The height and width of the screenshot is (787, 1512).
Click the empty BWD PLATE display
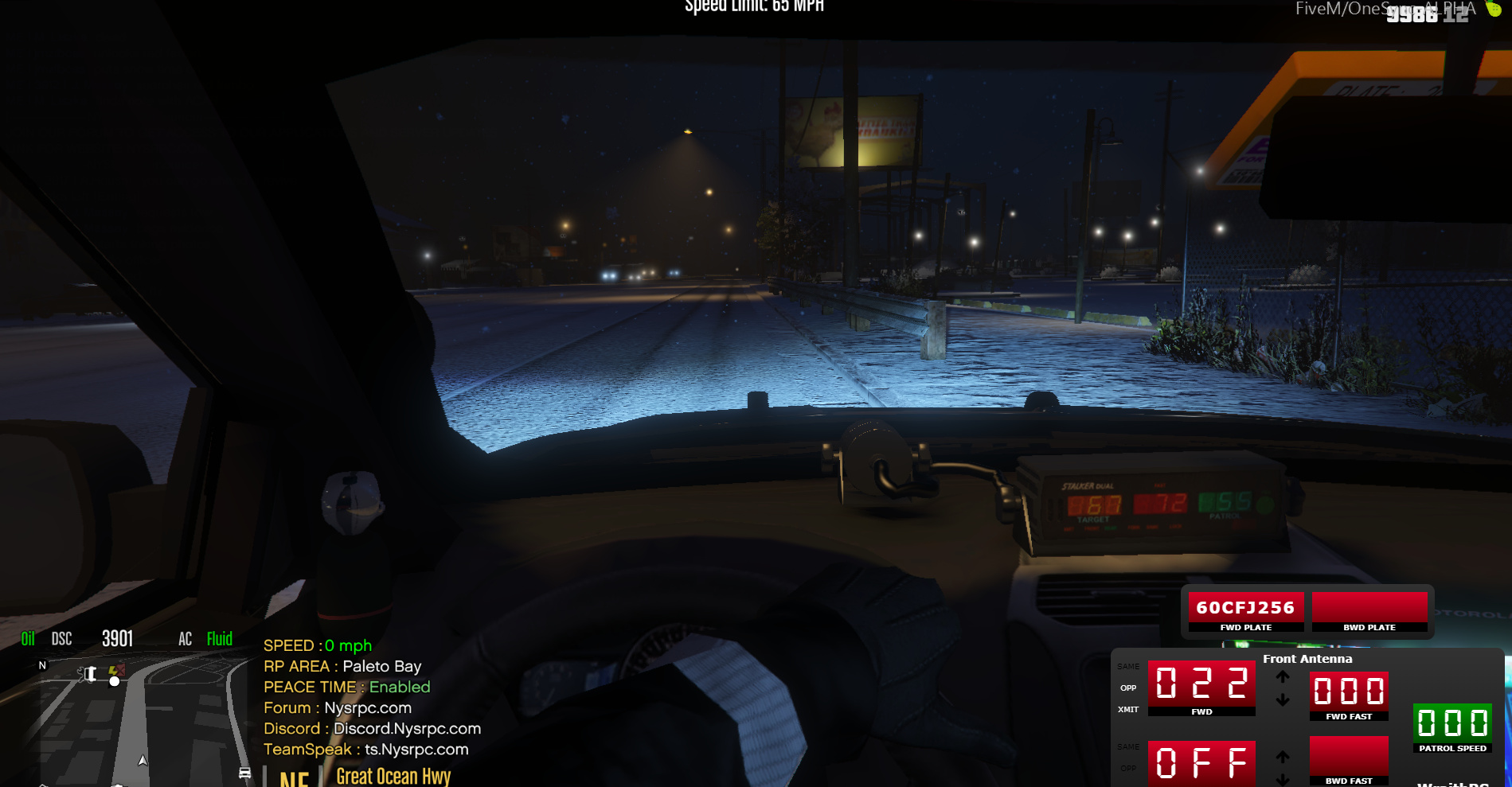pyautogui.click(x=1369, y=607)
